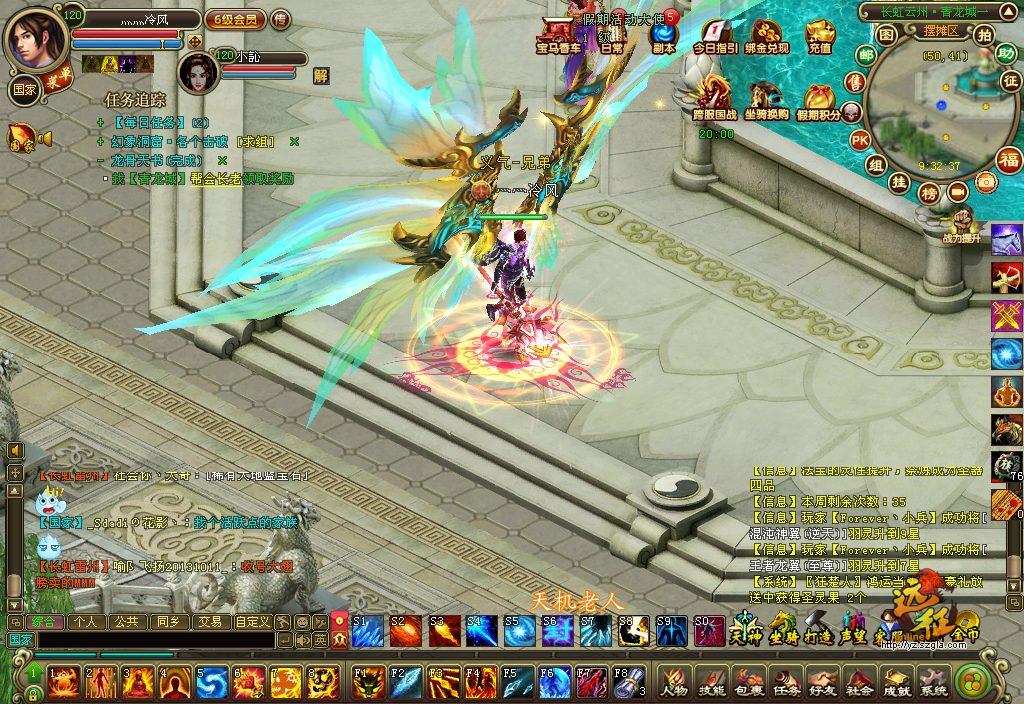Click the 充值 recharge gold ingot icon
This screenshot has width=1024, height=704.
[820, 38]
